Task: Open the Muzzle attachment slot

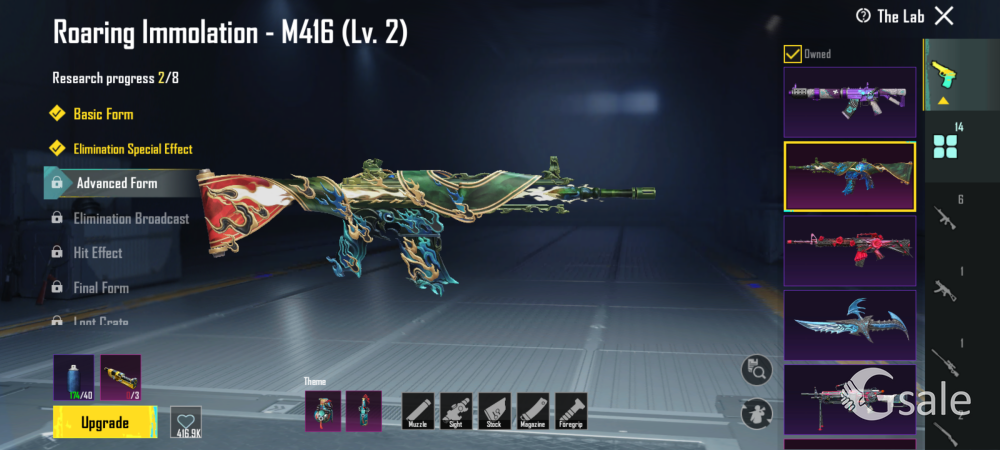Action: (x=418, y=411)
